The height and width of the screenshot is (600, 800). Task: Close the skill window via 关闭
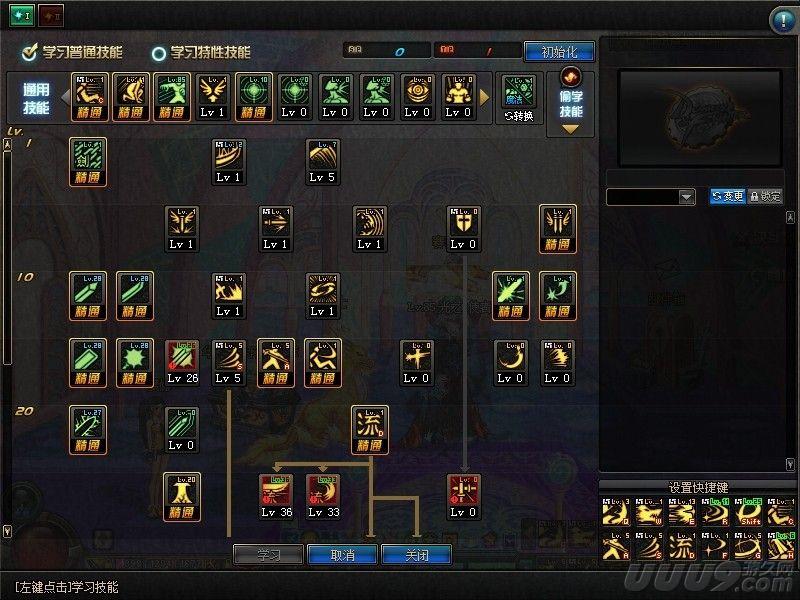(x=416, y=554)
